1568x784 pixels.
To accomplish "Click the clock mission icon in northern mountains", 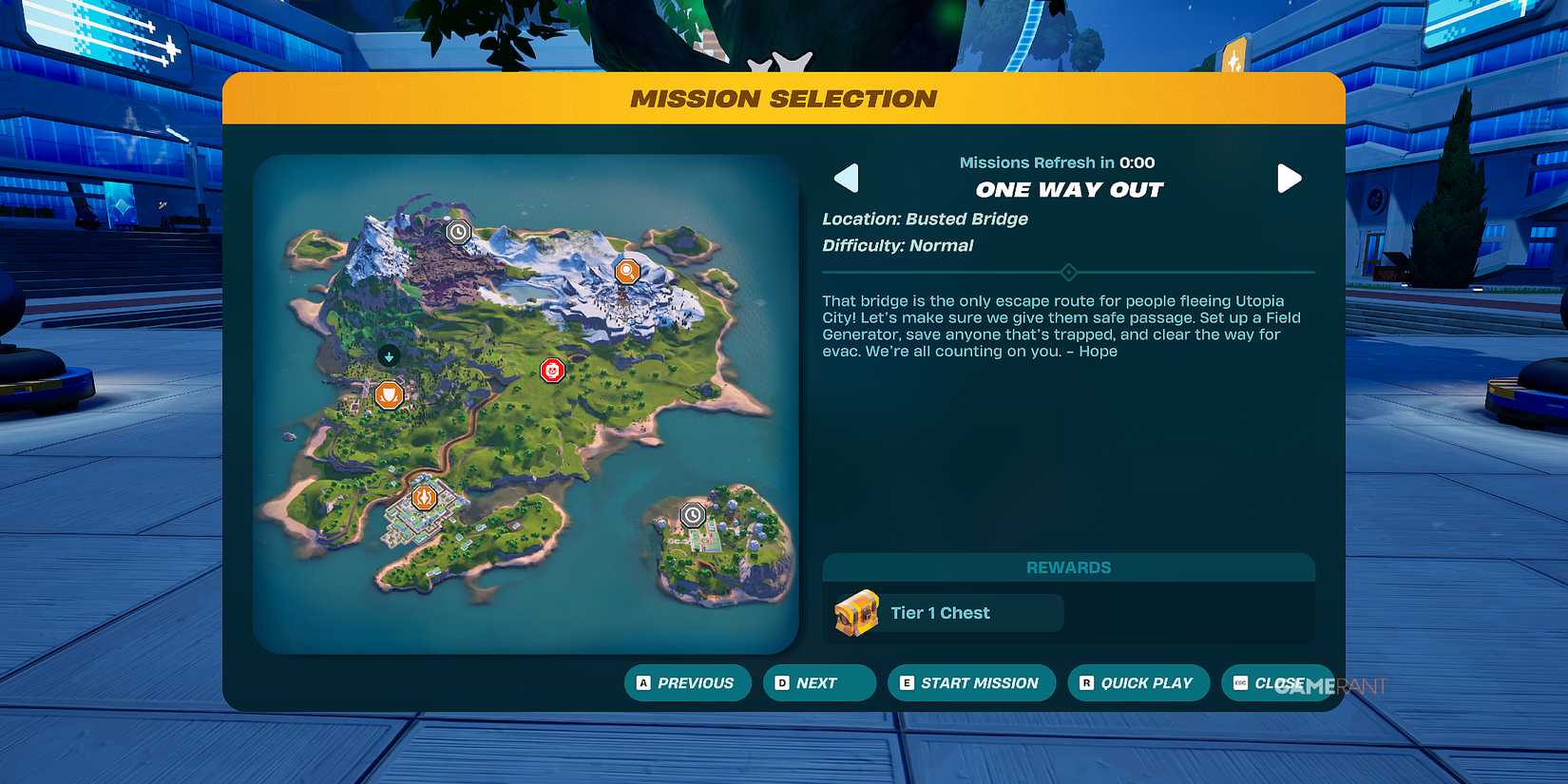I will pyautogui.click(x=459, y=231).
